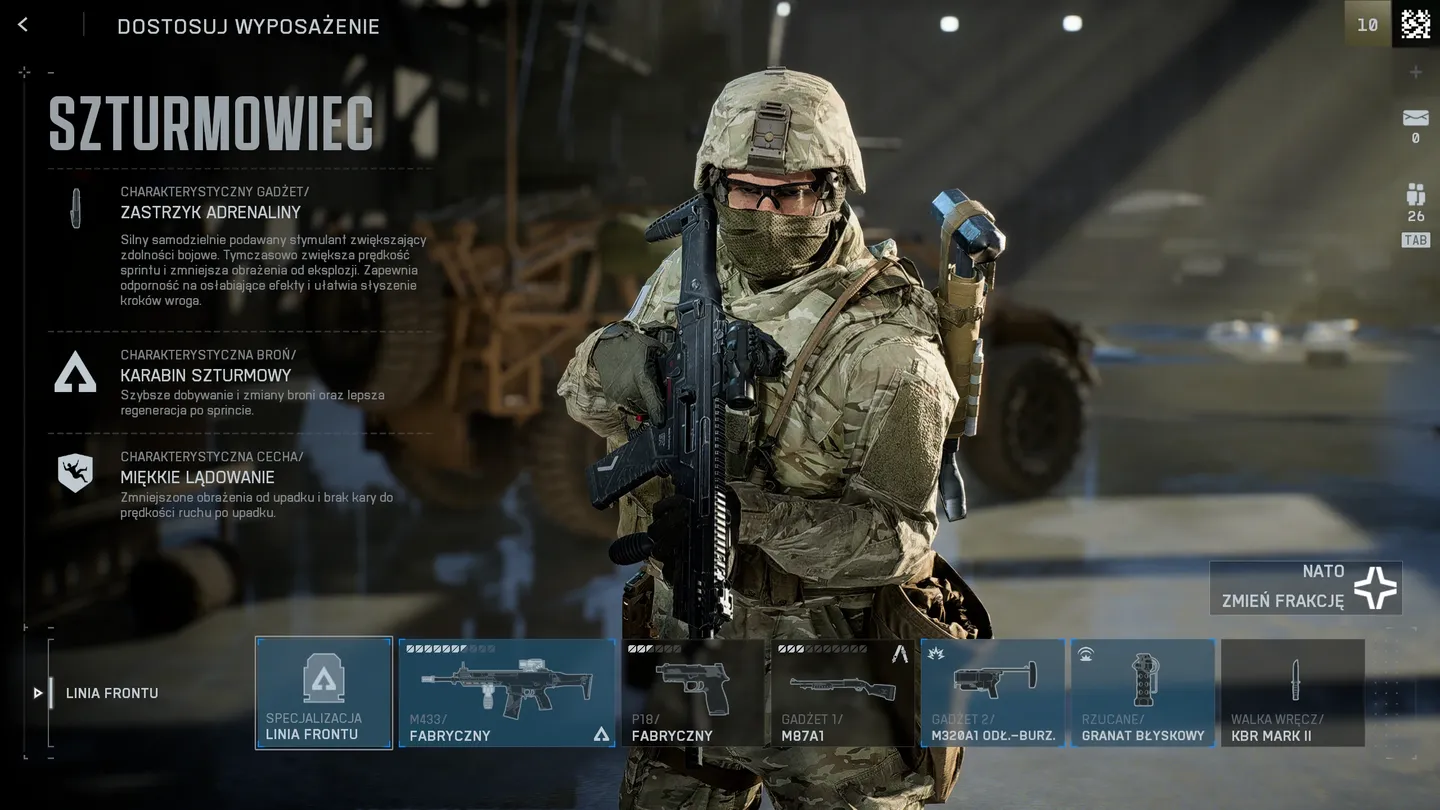This screenshot has height=810, width=1440.
Task: Open the mail envelope icon
Action: [1415, 119]
